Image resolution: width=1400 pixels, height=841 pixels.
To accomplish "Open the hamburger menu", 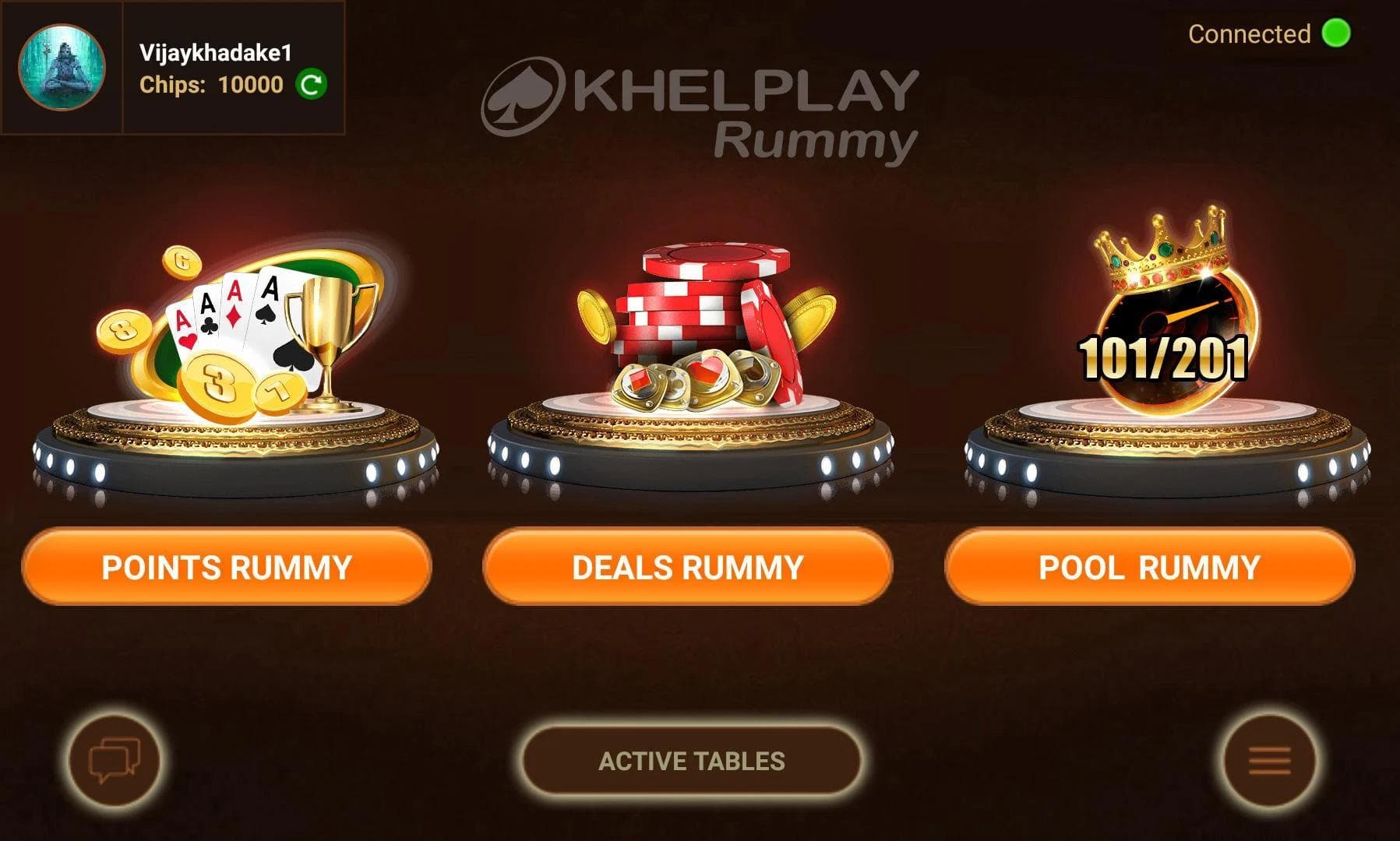I will [x=1269, y=760].
